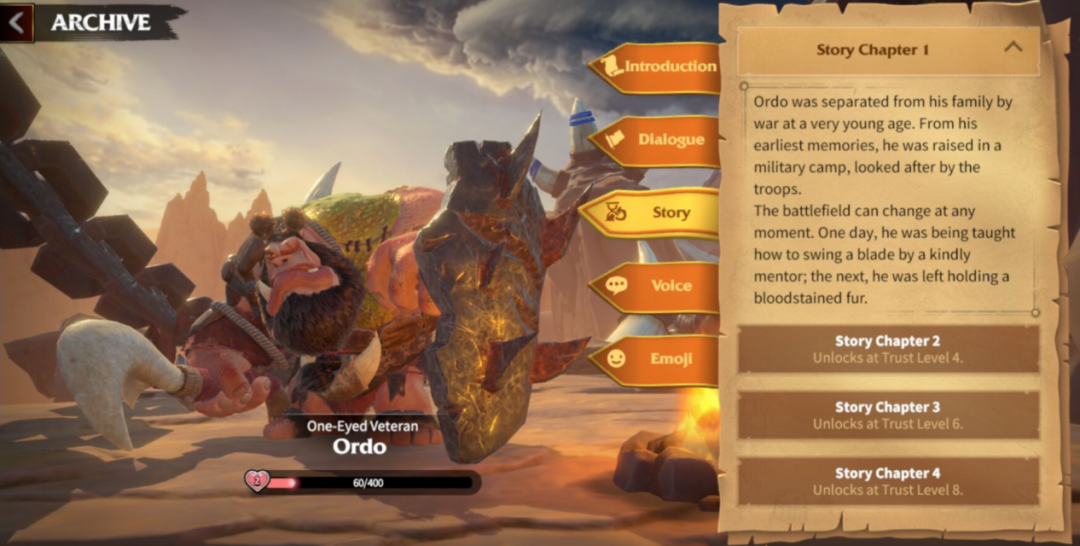Show the Voice tab
The image size is (1080, 546).
(658, 286)
